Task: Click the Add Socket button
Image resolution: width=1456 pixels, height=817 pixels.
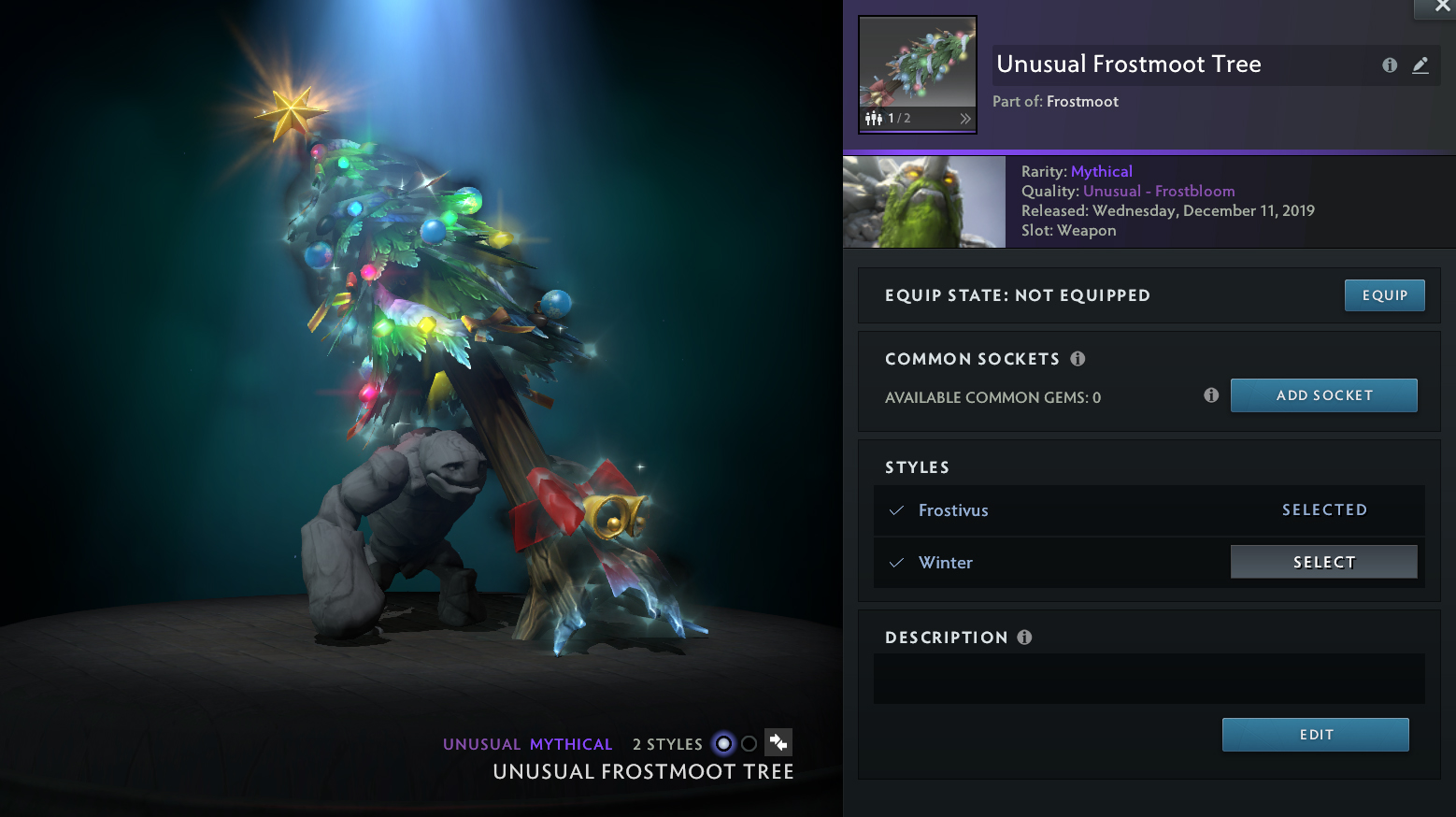Action: [x=1323, y=395]
